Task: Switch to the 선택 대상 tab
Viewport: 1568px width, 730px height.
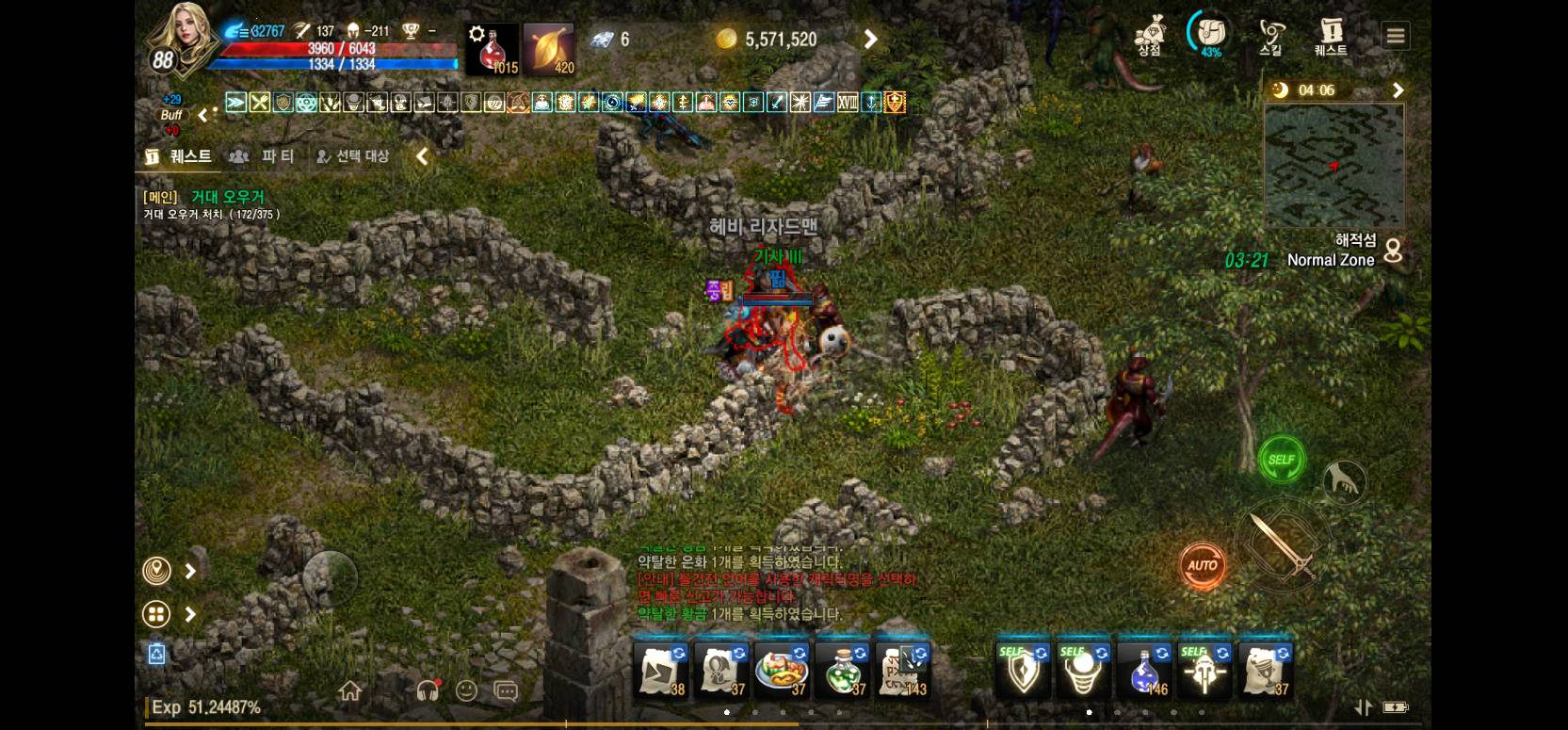Action: coord(352,156)
